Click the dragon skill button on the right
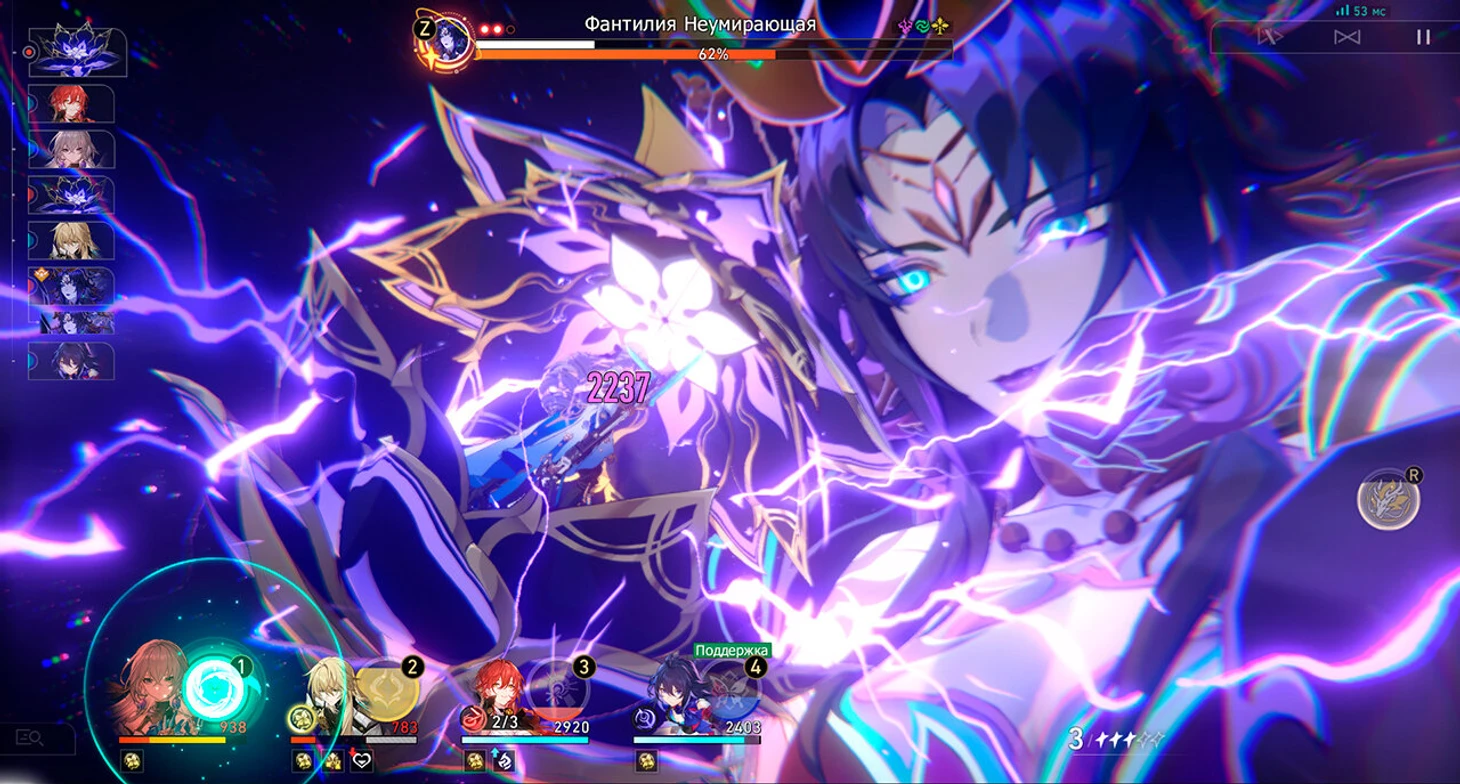Image resolution: width=1460 pixels, height=784 pixels. 1389,499
